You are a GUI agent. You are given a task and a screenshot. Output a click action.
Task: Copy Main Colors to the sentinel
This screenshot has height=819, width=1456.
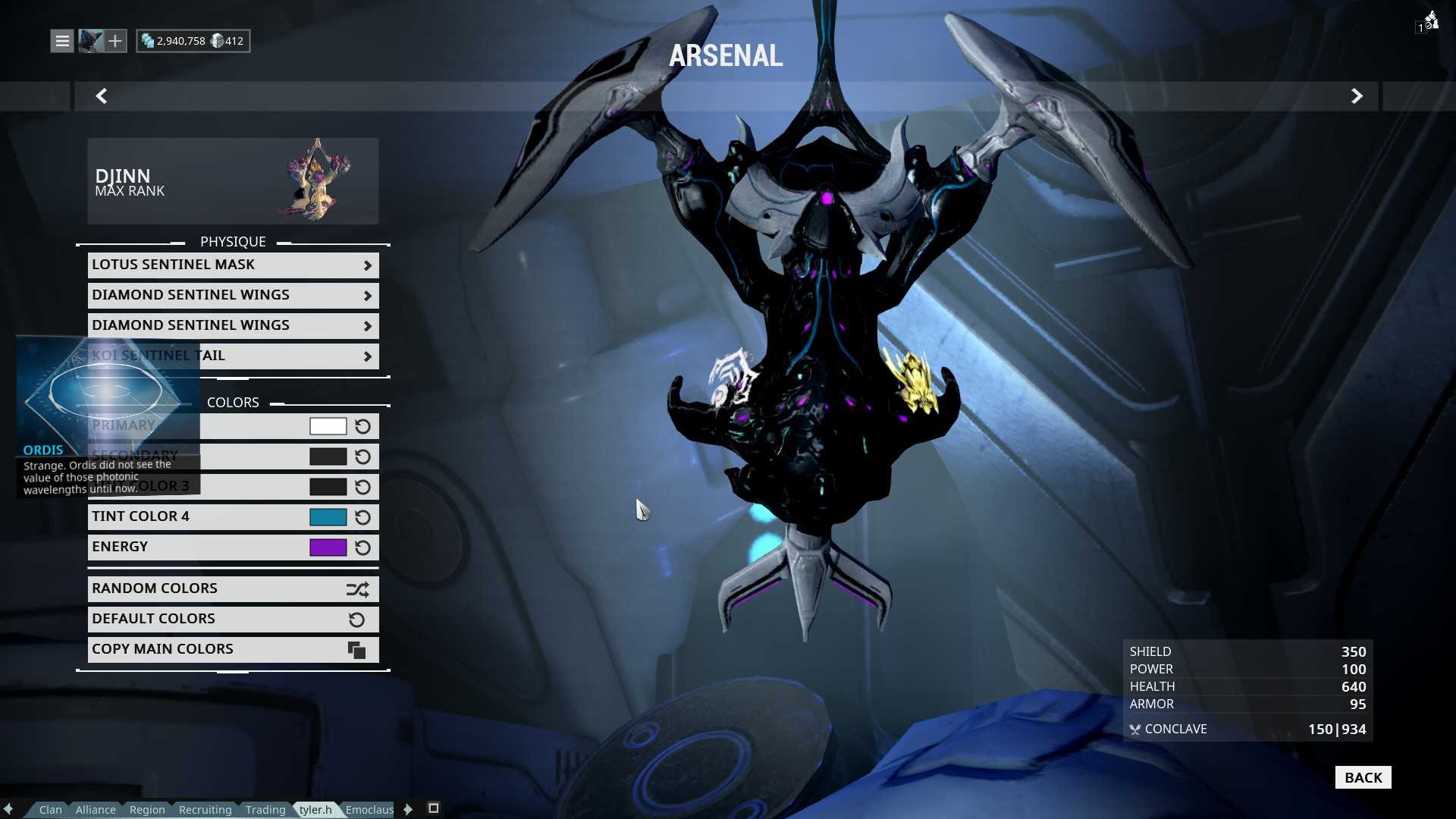click(x=233, y=649)
